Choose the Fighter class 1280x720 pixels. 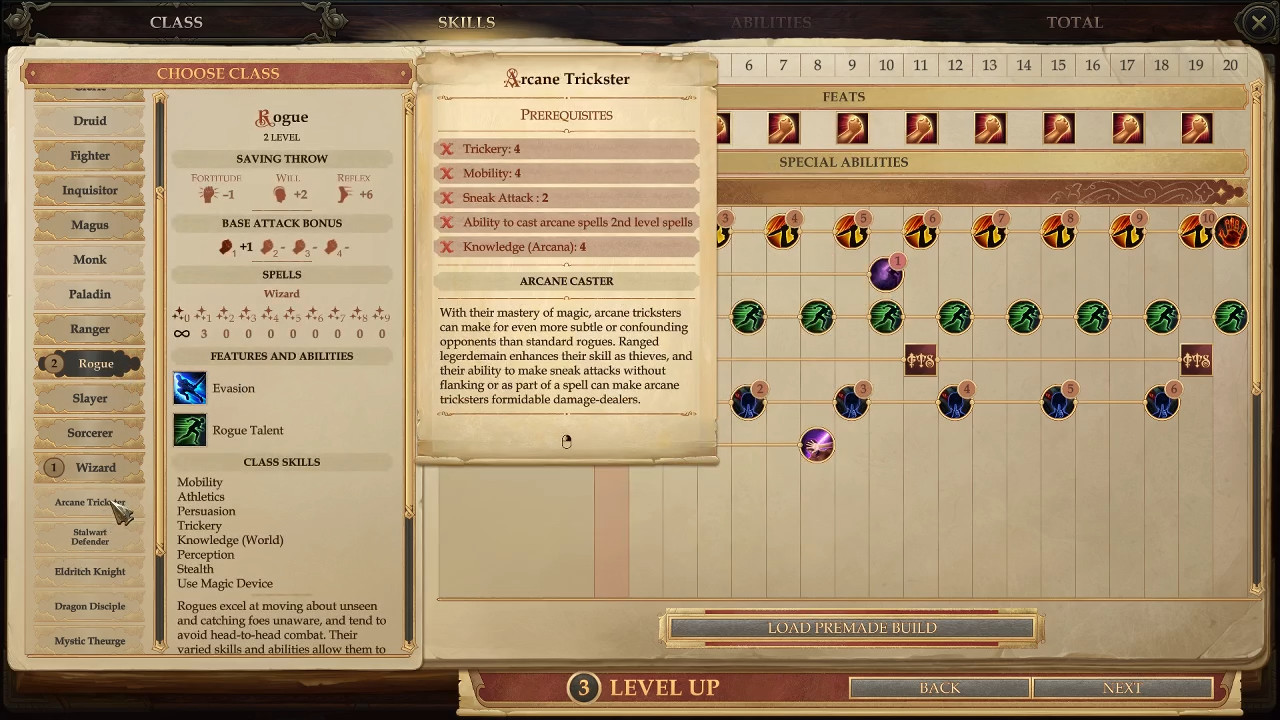(90, 156)
